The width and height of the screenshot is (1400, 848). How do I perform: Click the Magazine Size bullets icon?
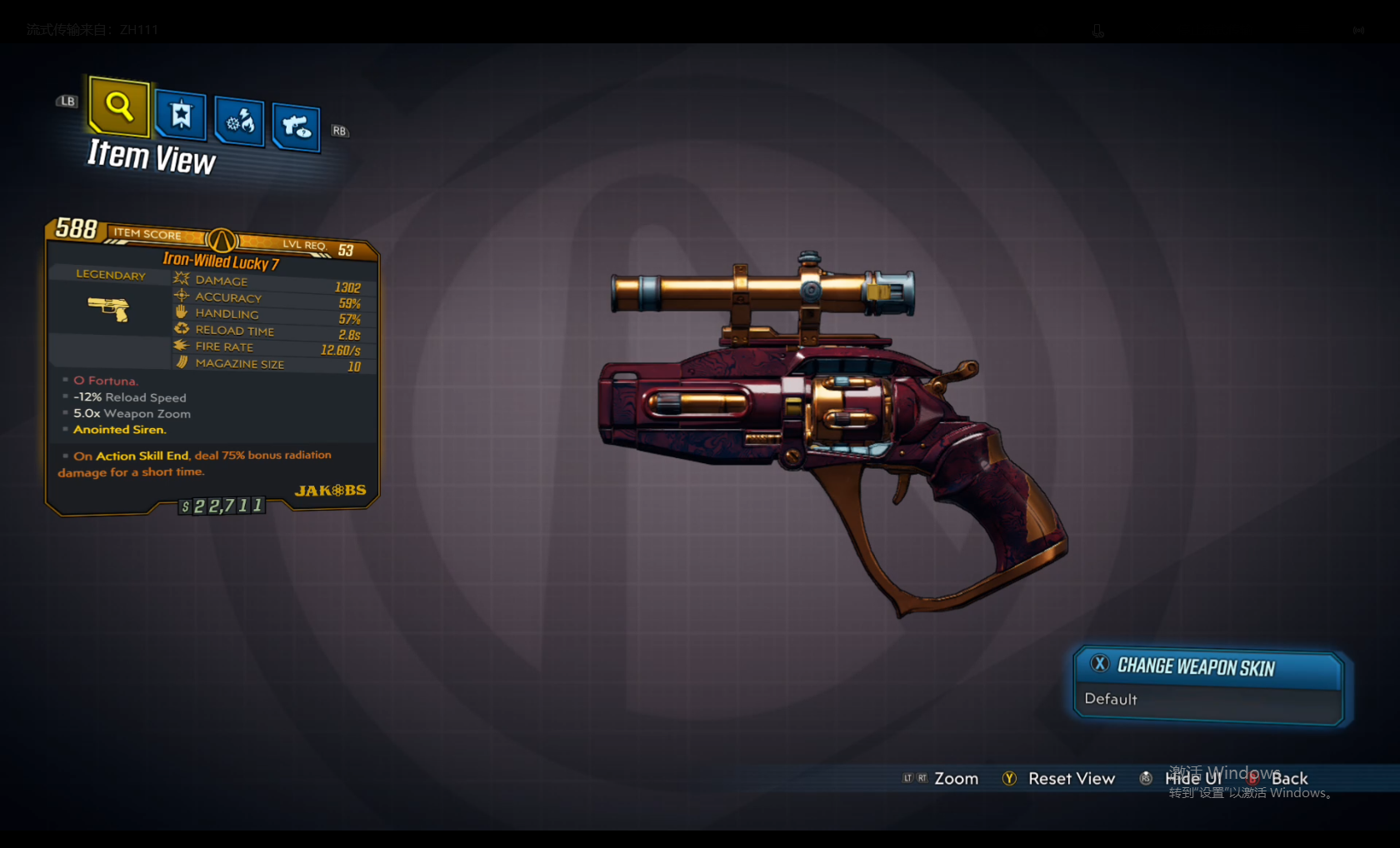[x=182, y=361]
